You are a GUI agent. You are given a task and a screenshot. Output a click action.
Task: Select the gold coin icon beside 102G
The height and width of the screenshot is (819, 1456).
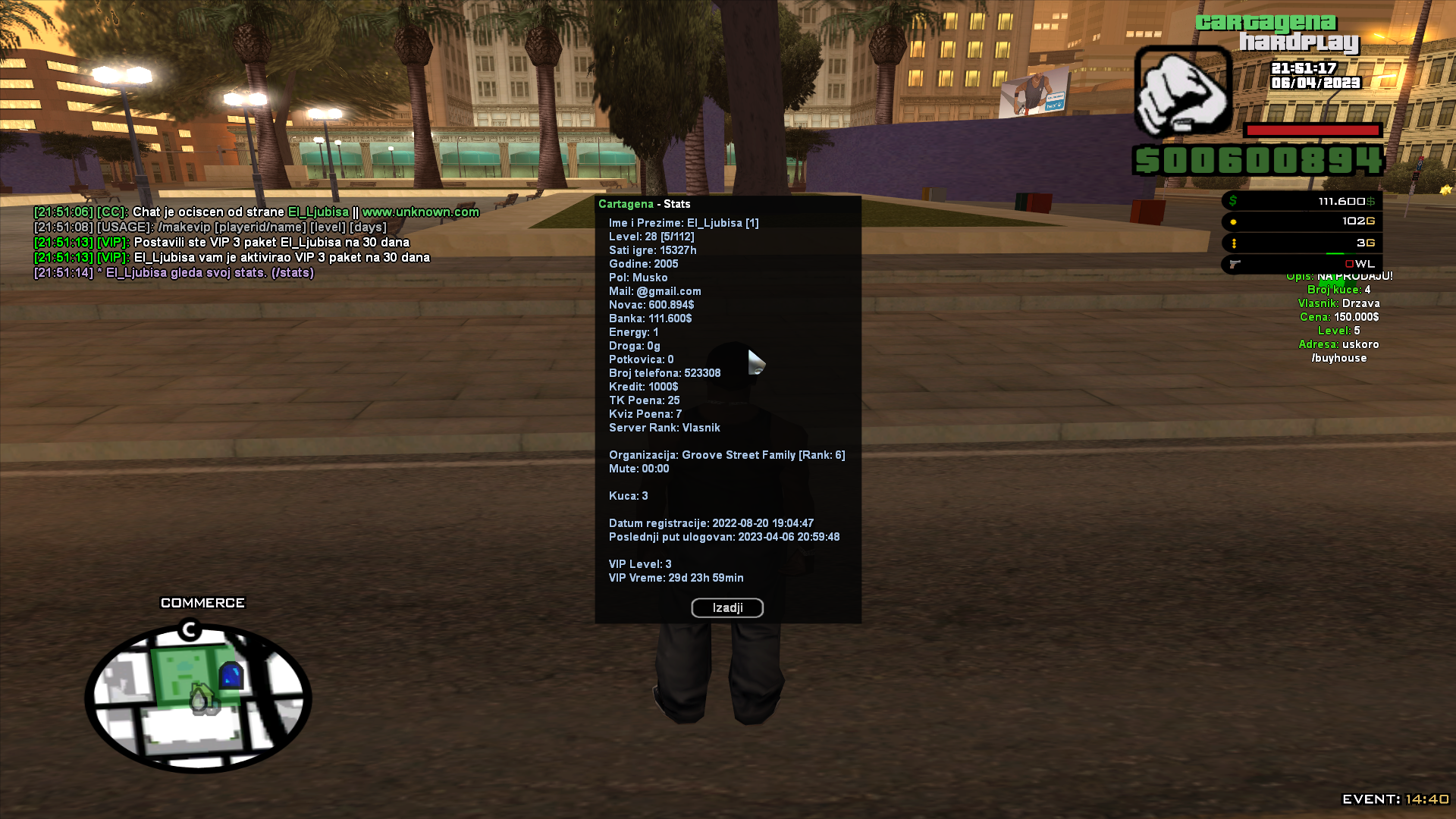1233,221
